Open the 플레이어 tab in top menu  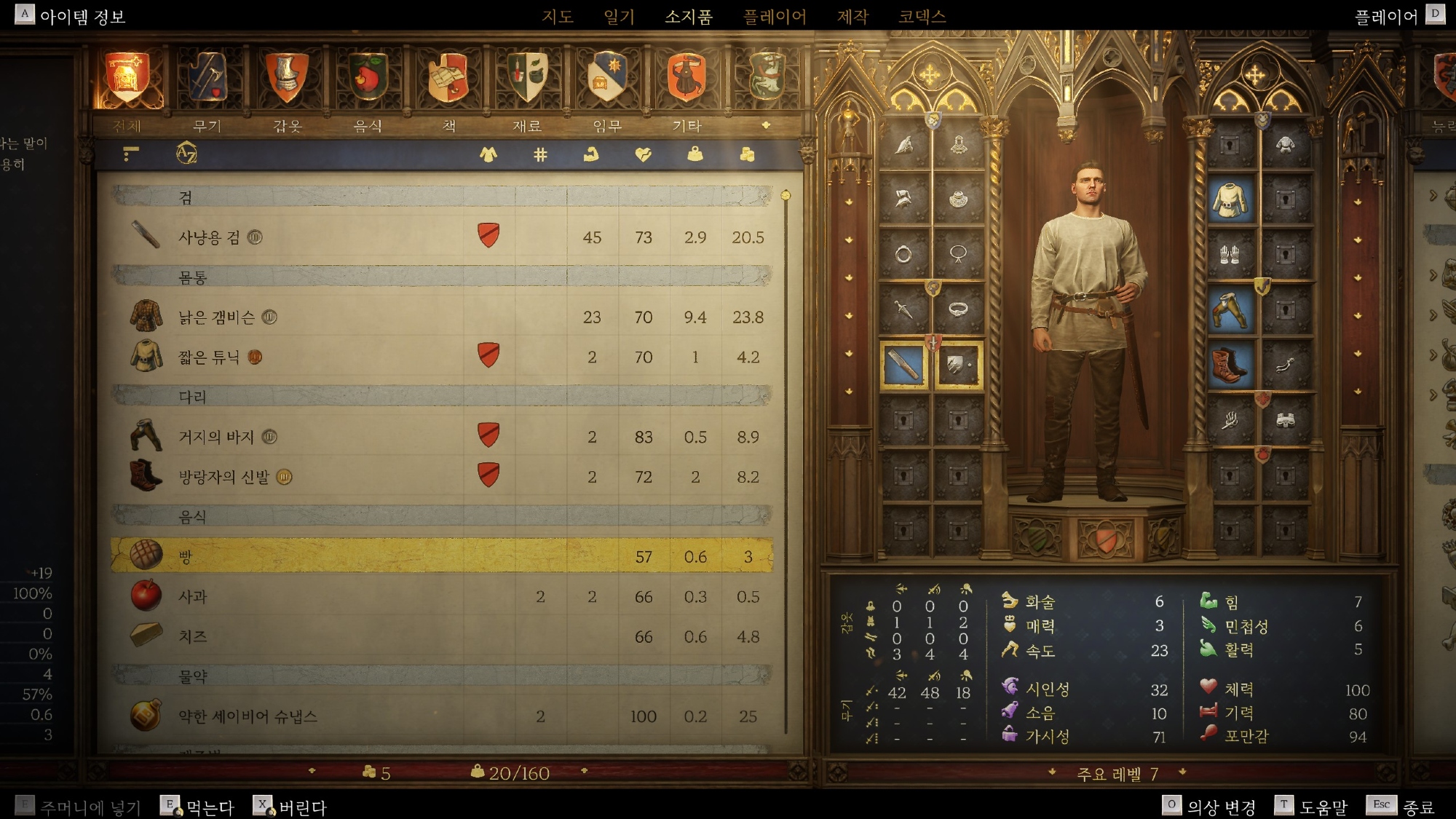(x=775, y=16)
